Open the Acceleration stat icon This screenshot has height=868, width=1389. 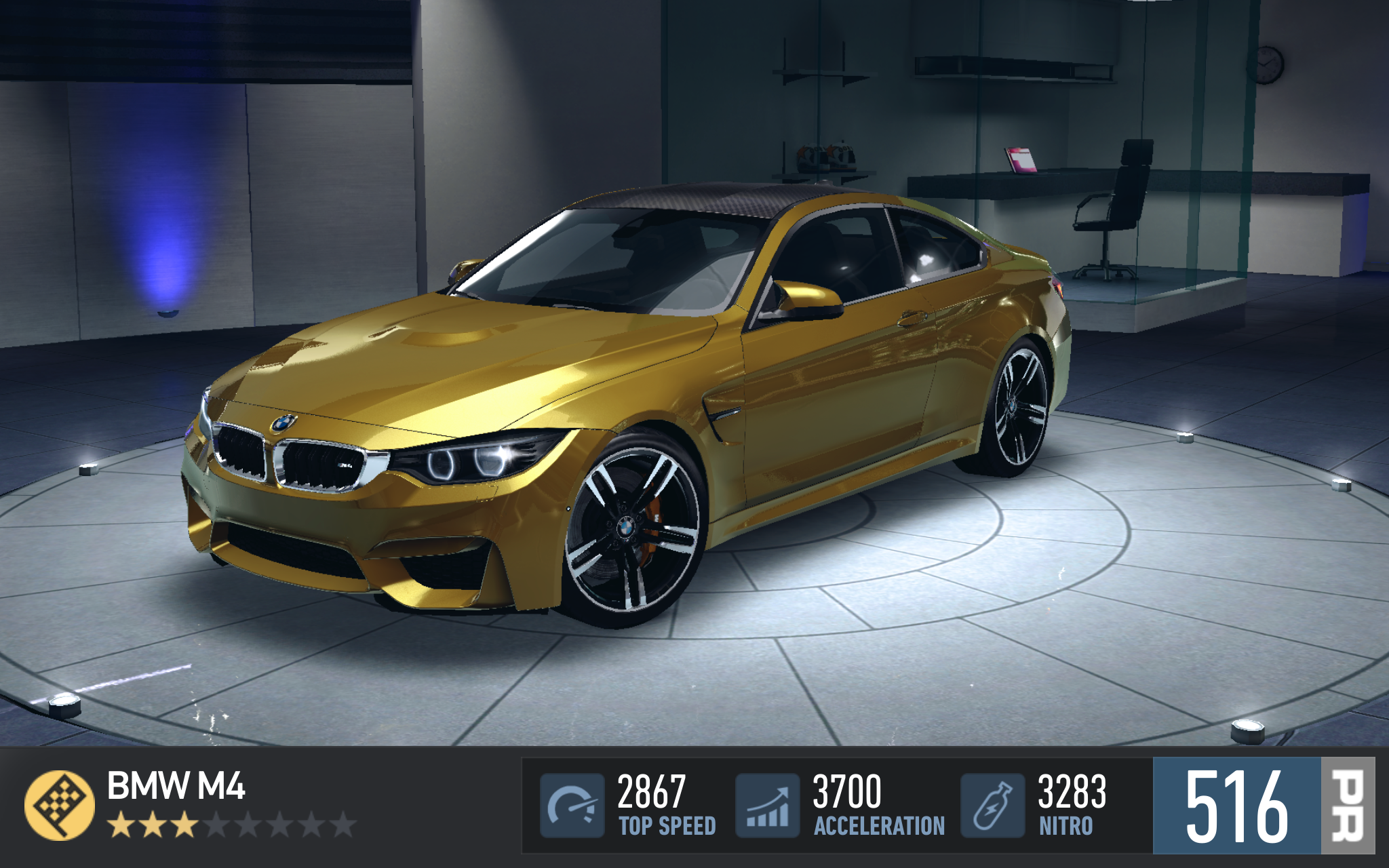pyautogui.click(x=768, y=806)
